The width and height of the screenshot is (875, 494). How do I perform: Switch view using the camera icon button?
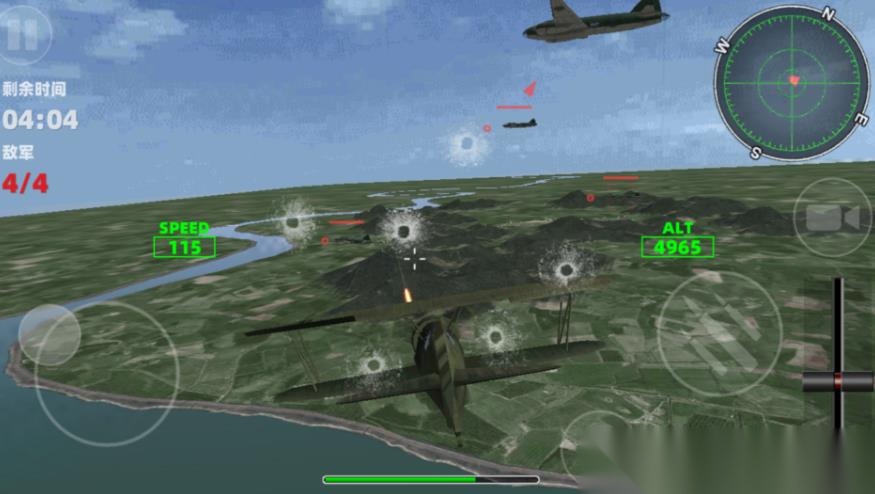(x=832, y=218)
